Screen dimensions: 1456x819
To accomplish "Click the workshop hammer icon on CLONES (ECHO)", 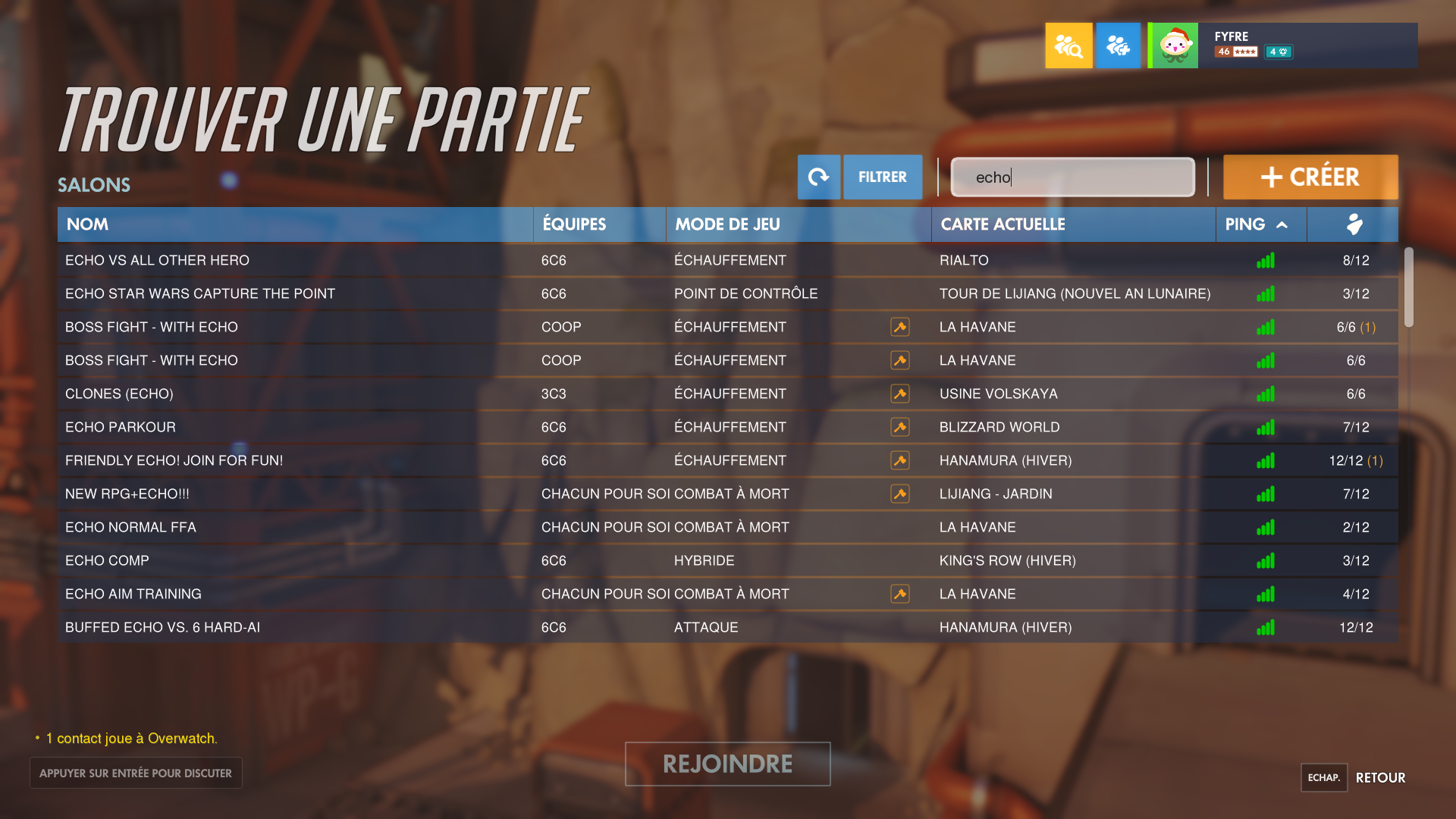I will 899,394.
